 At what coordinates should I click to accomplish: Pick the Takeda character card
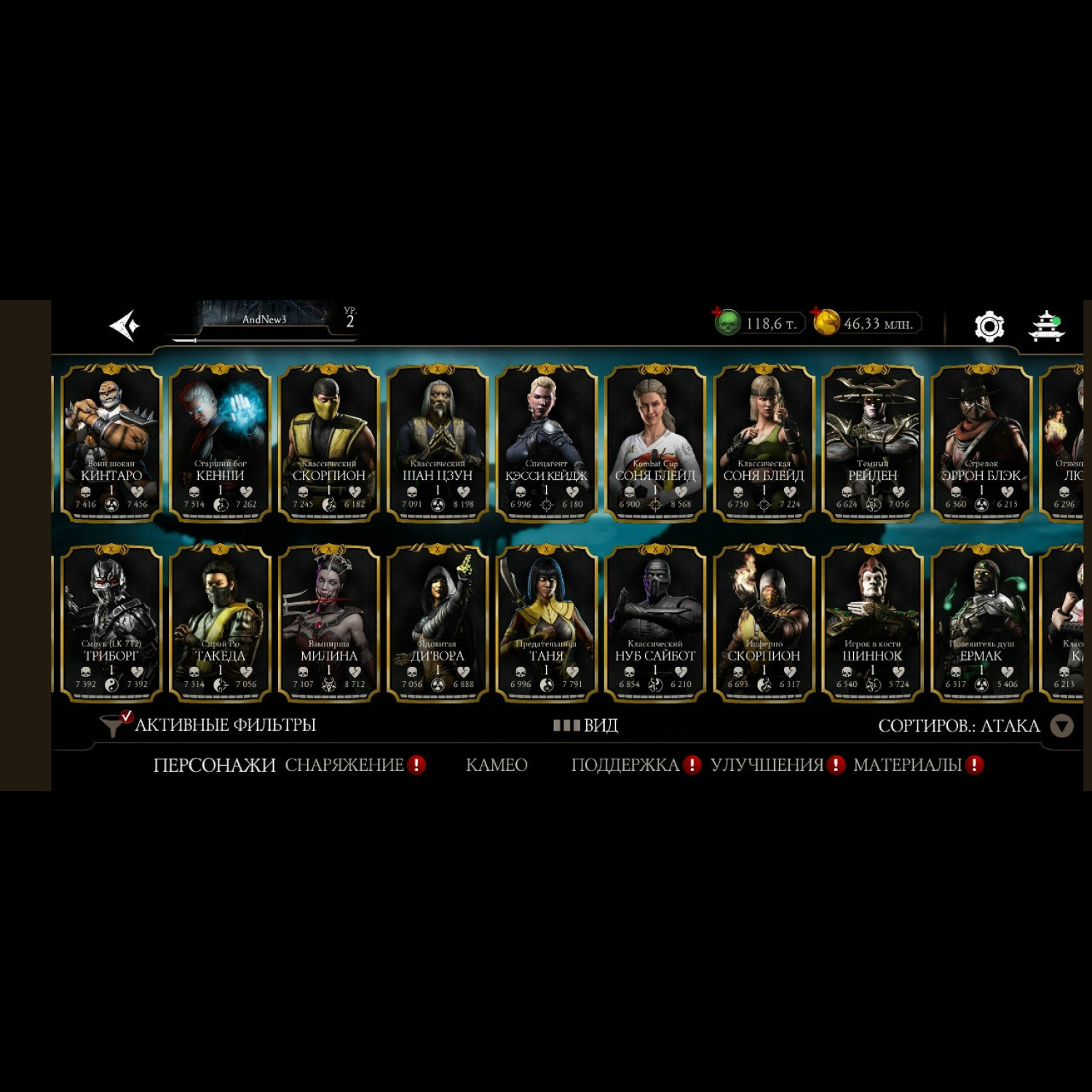coord(220,623)
